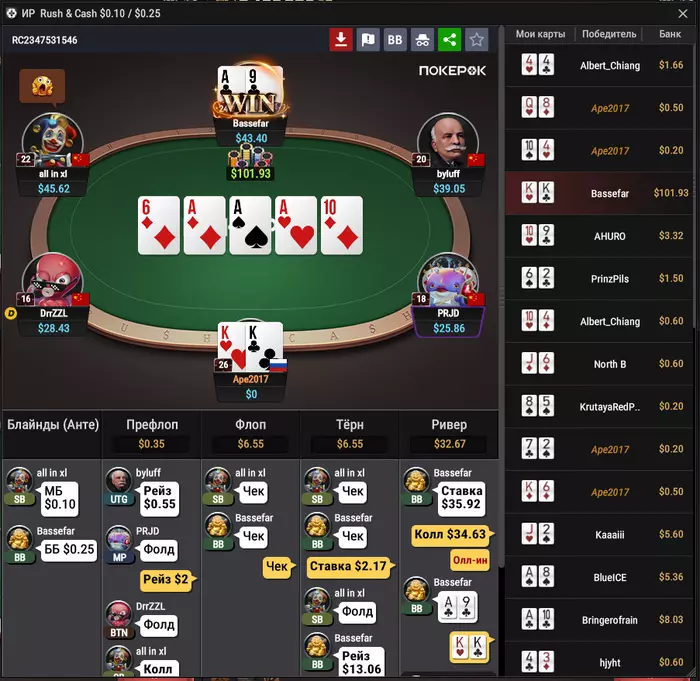Open the report flag button

[x=368, y=40]
